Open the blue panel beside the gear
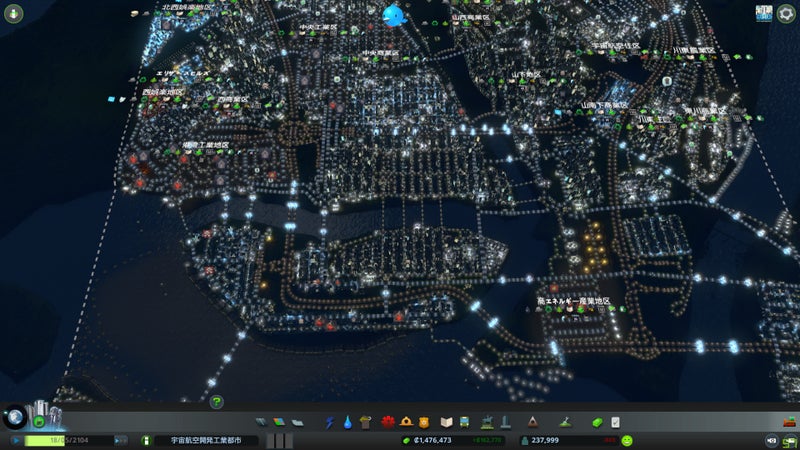This screenshot has width=800, height=450. coord(765,14)
